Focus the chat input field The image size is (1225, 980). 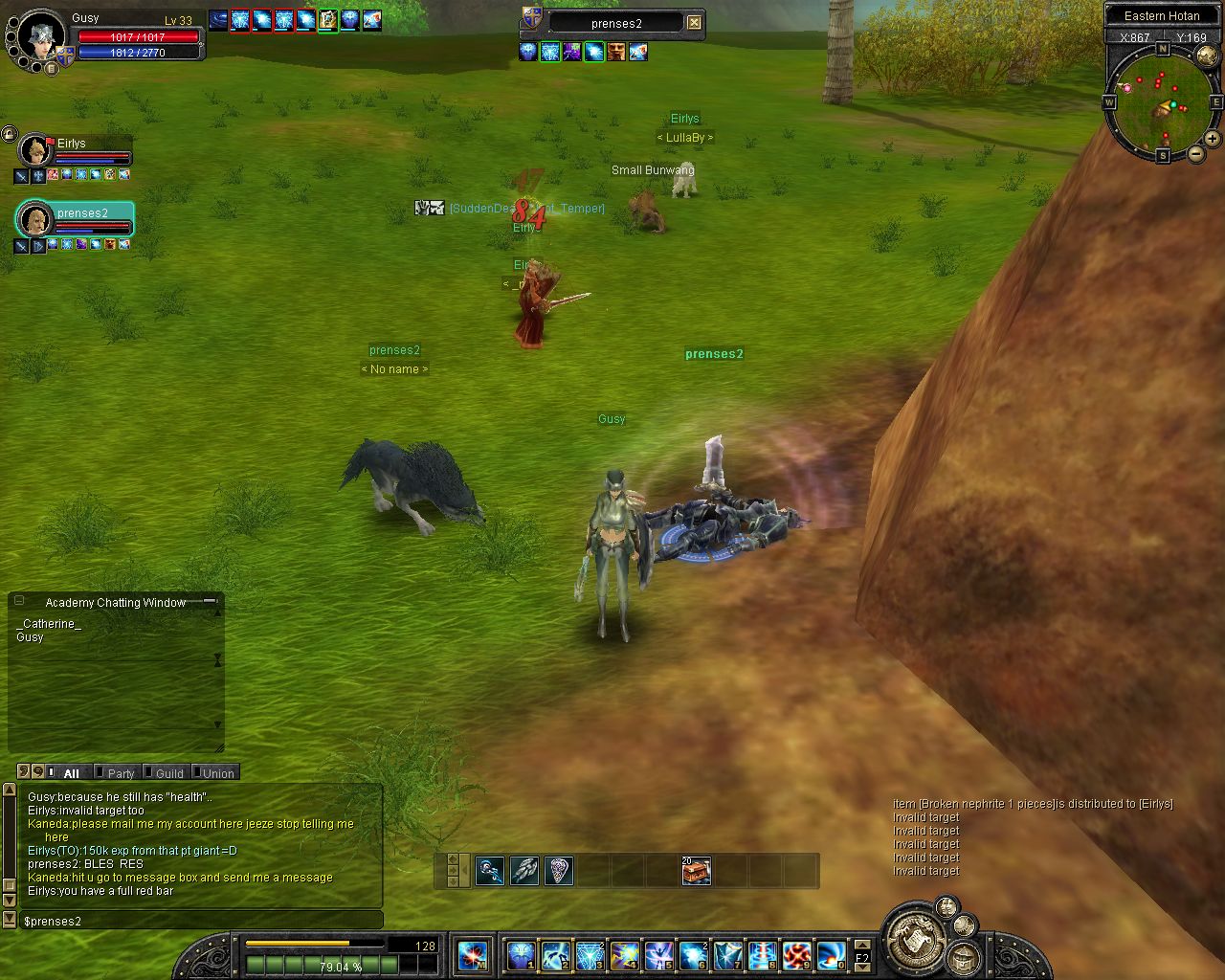201,921
